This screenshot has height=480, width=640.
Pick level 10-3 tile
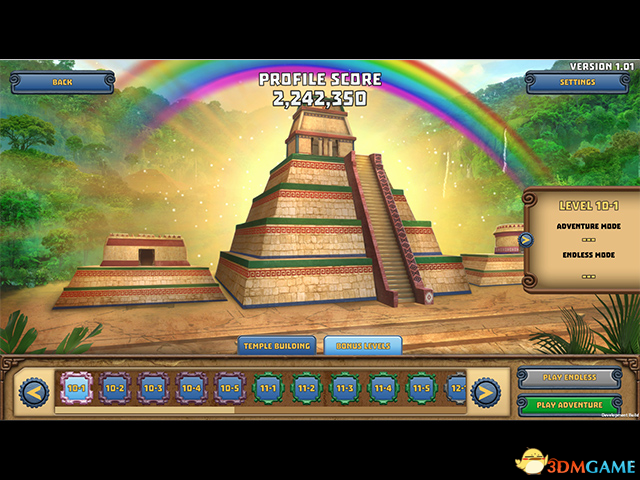click(x=153, y=388)
